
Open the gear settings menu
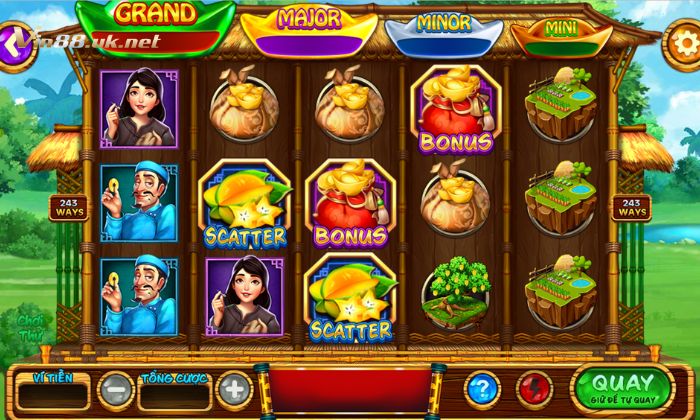(684, 44)
